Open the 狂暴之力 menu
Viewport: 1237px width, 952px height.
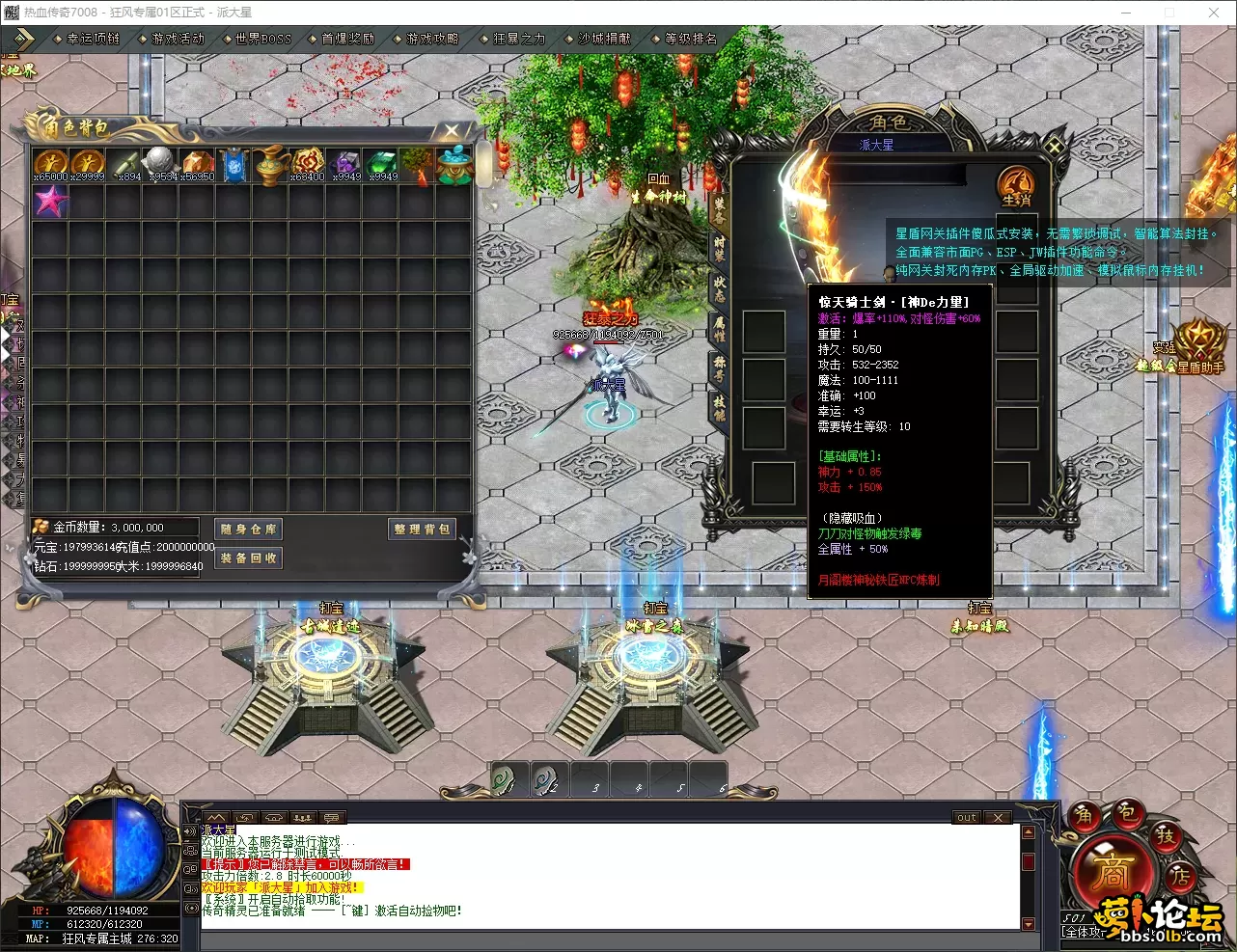tap(518, 39)
